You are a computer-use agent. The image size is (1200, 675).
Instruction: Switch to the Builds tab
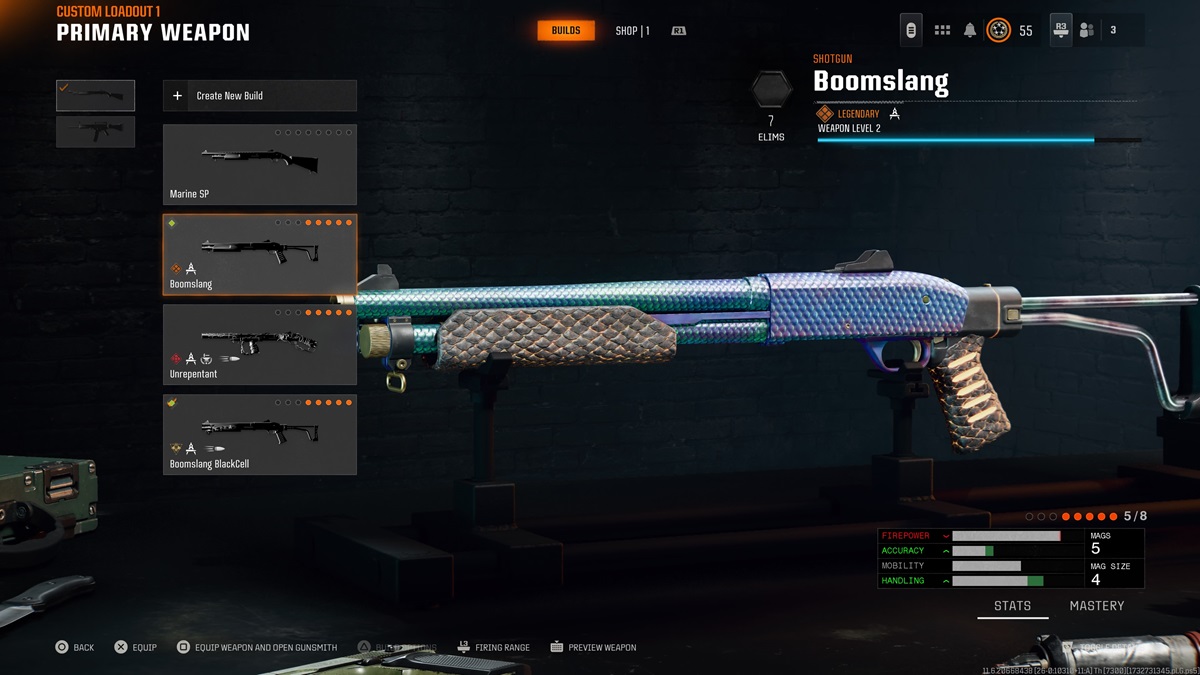point(566,31)
